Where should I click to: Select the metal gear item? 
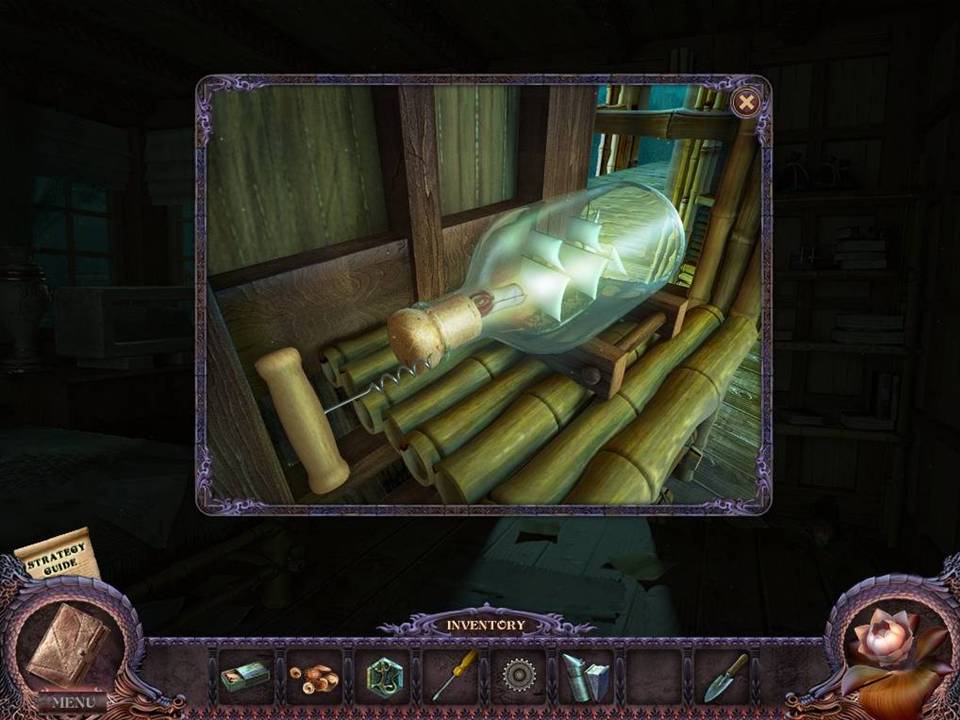point(517,677)
